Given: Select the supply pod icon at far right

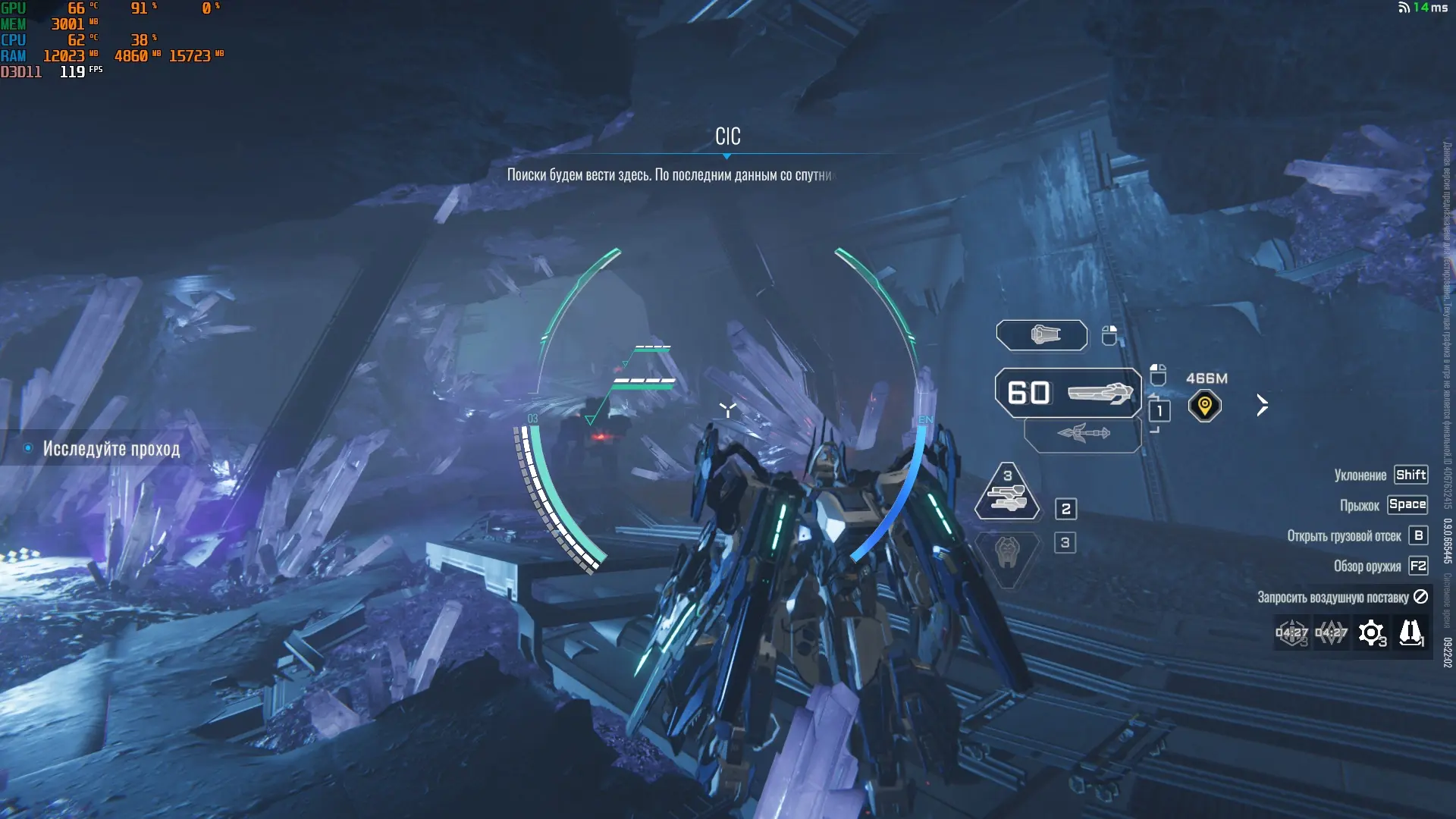Looking at the screenshot, I should tap(1410, 633).
